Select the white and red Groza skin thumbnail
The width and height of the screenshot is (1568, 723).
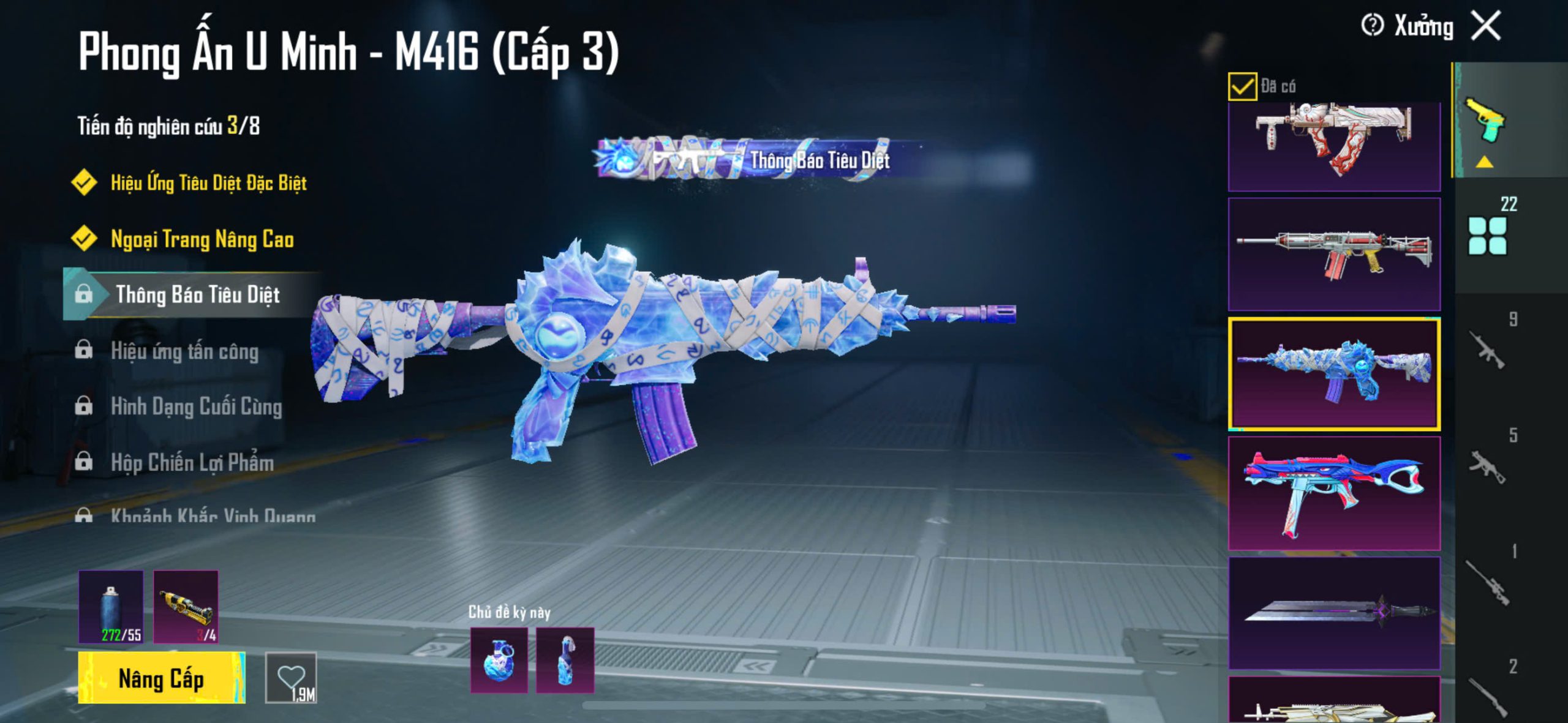coord(1334,146)
